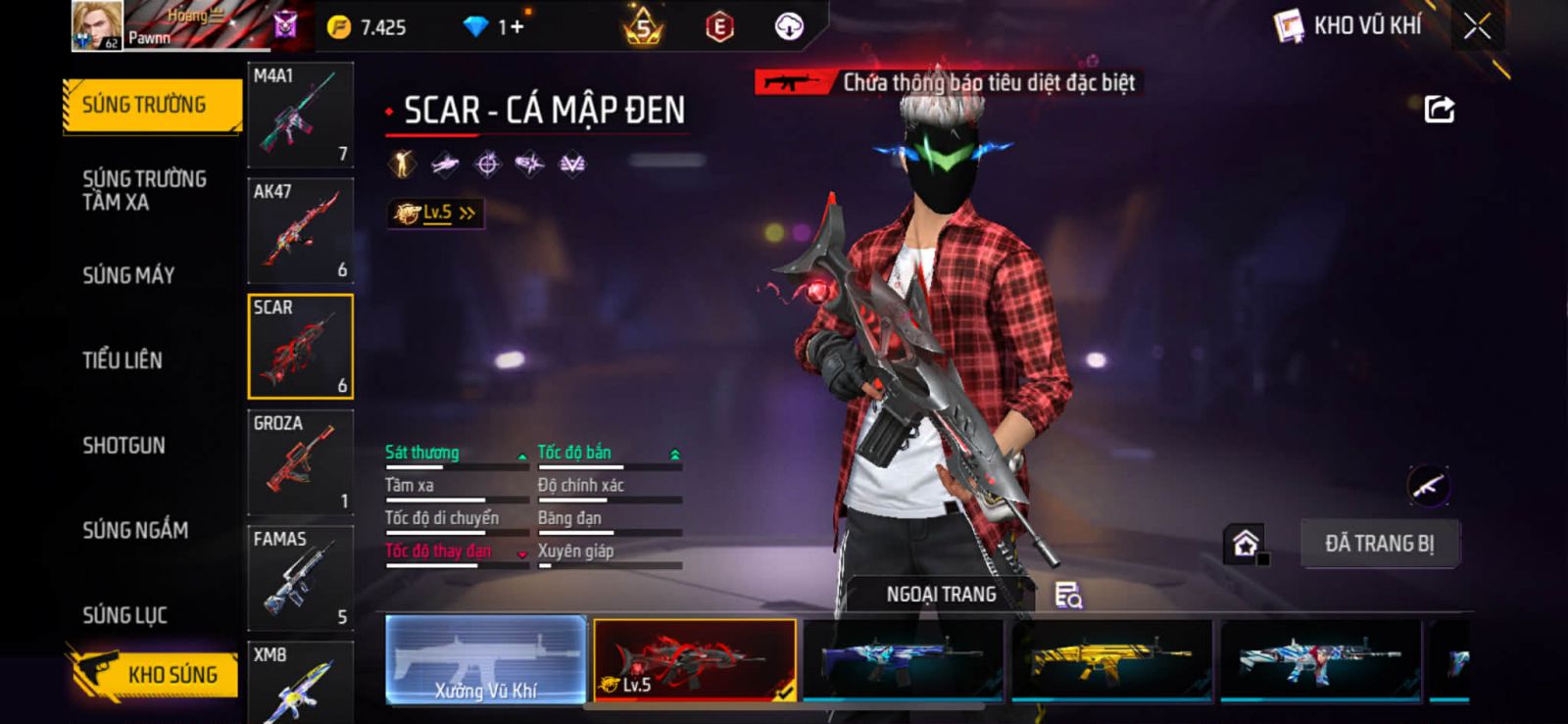Switch to the Súng Trường Tầm Xa category
1568x724 pixels.
pos(144,190)
